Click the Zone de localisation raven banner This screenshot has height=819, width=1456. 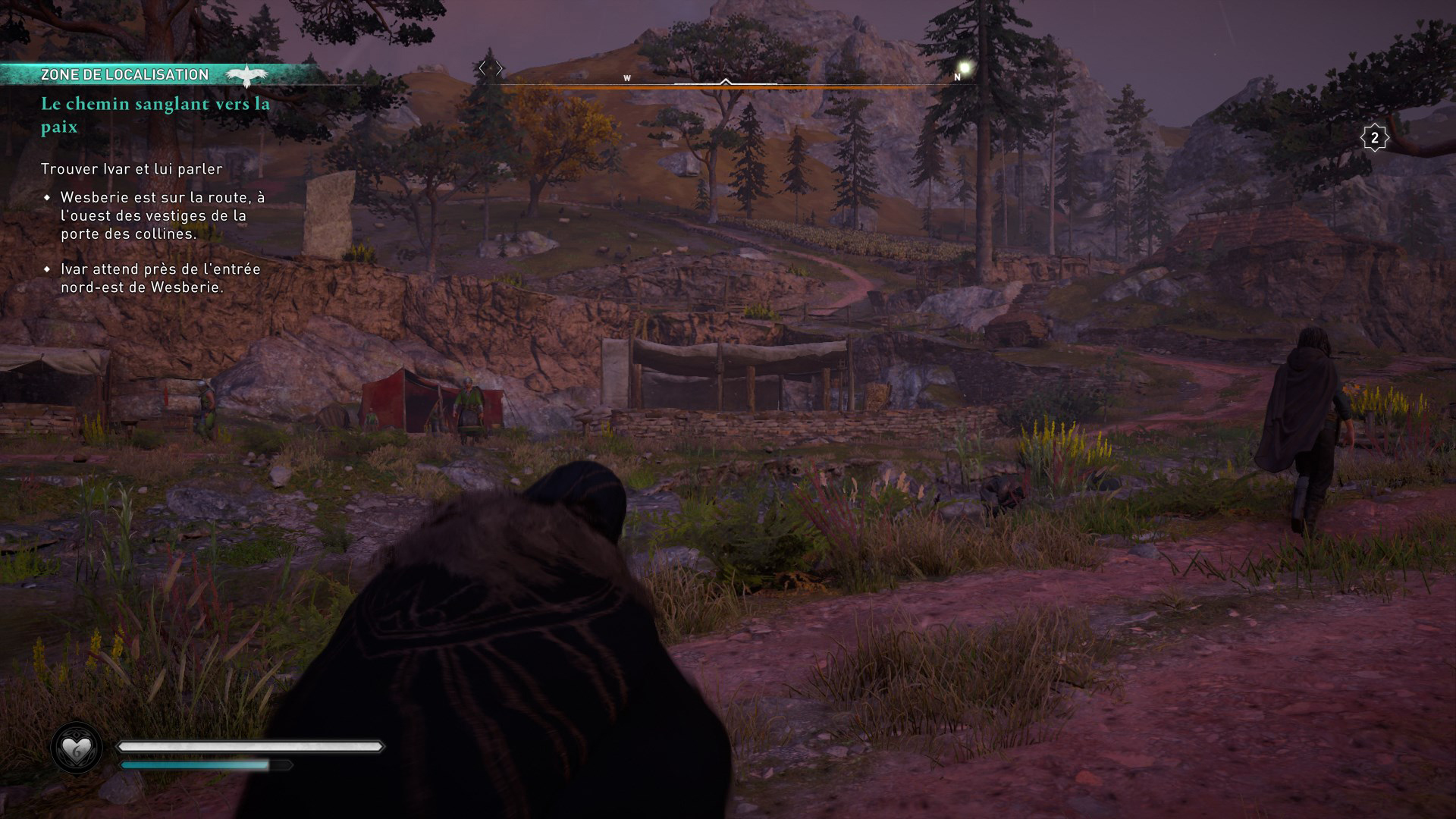point(159,74)
